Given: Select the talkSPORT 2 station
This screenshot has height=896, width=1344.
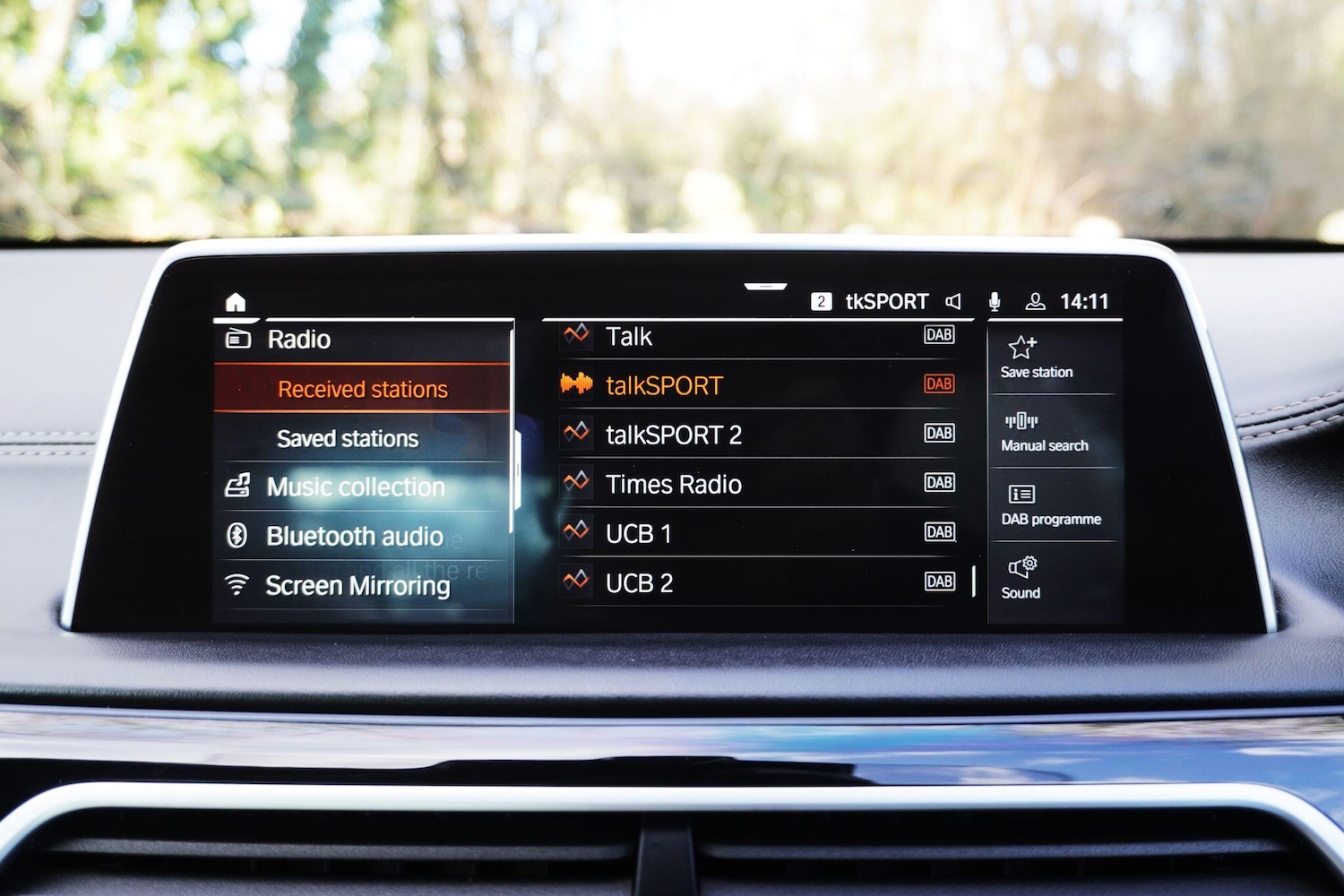Looking at the screenshot, I should [674, 435].
